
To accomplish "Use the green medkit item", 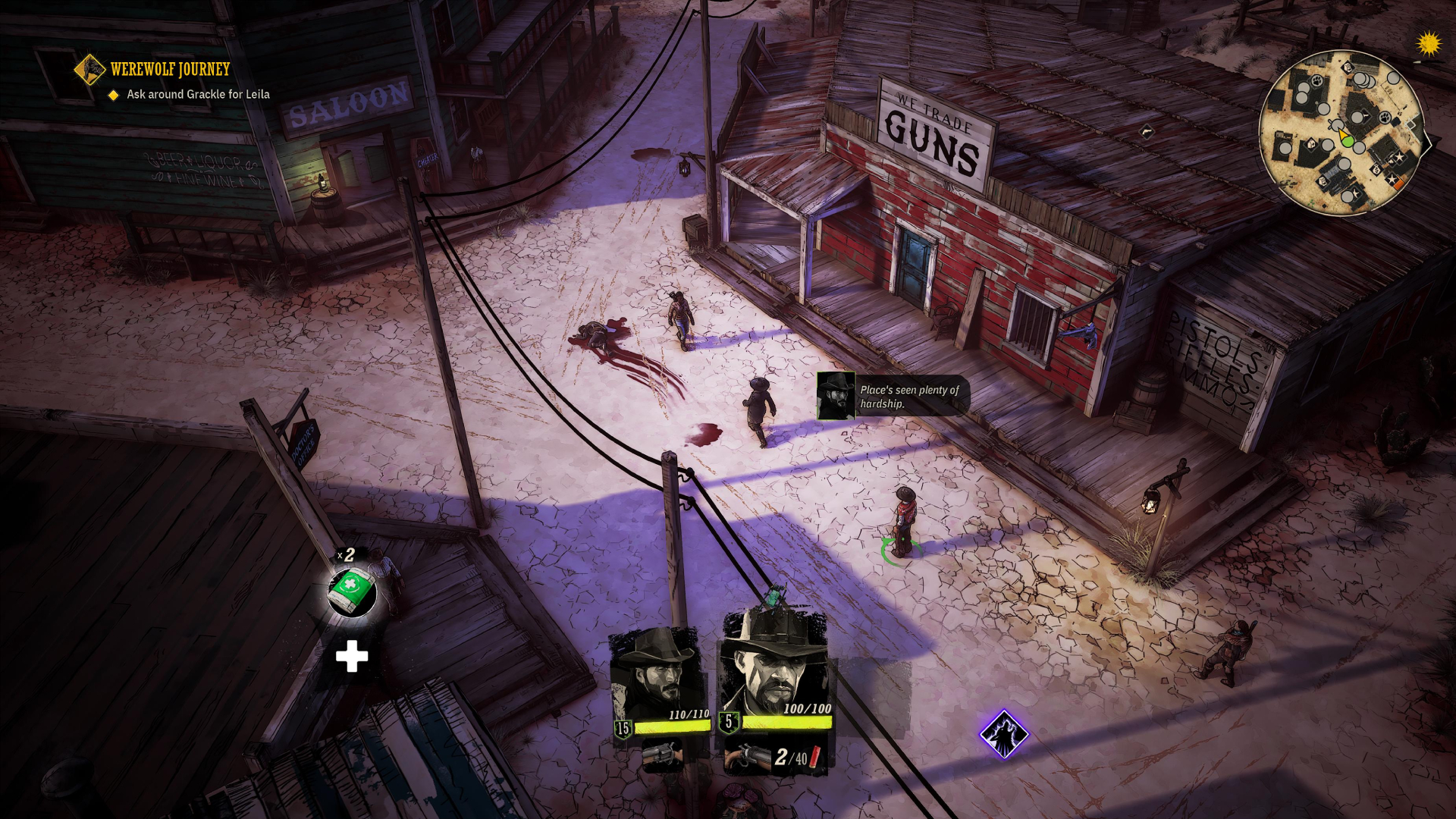I will pyautogui.click(x=351, y=590).
